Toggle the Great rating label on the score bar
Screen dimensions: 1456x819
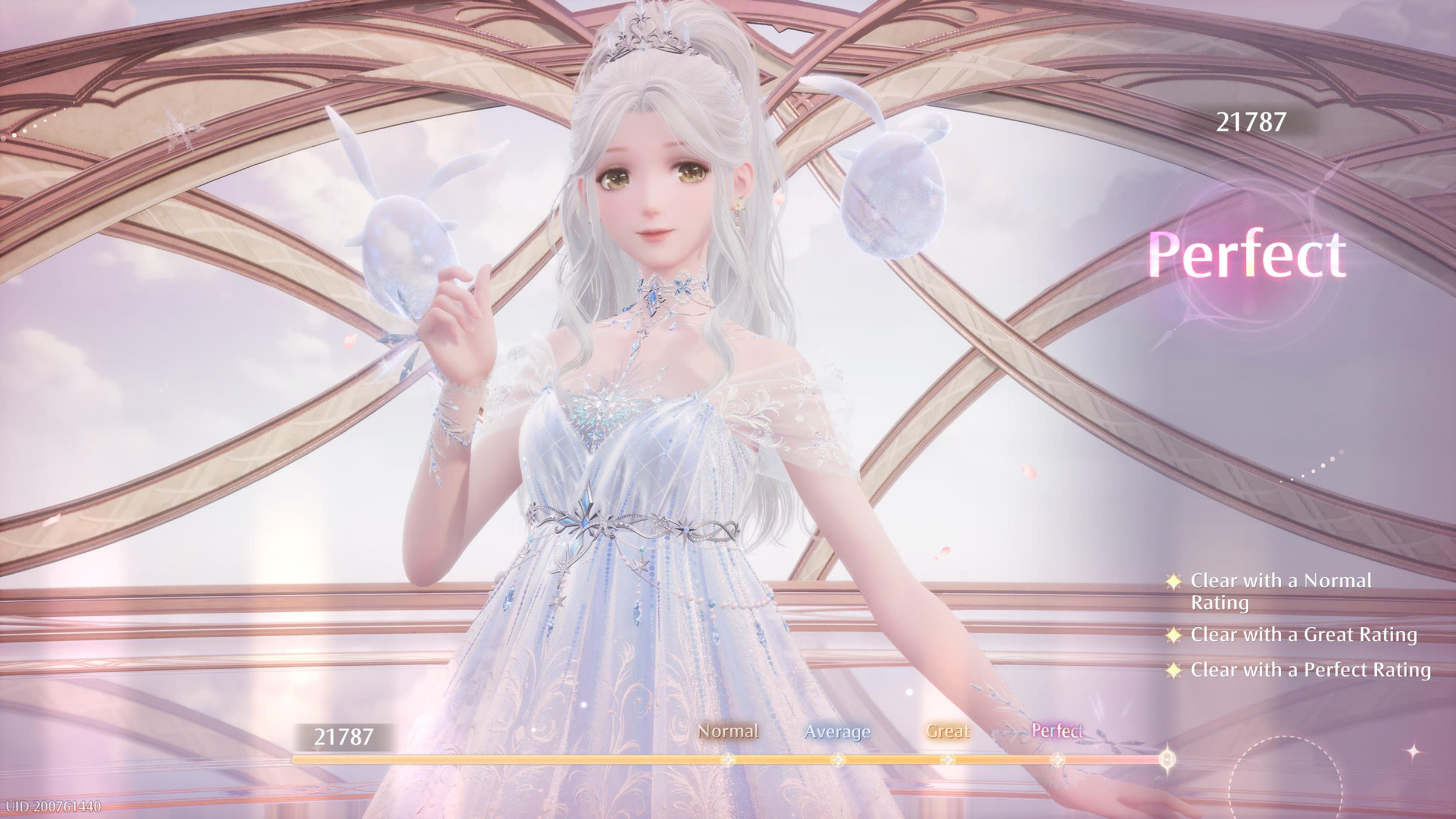(950, 732)
